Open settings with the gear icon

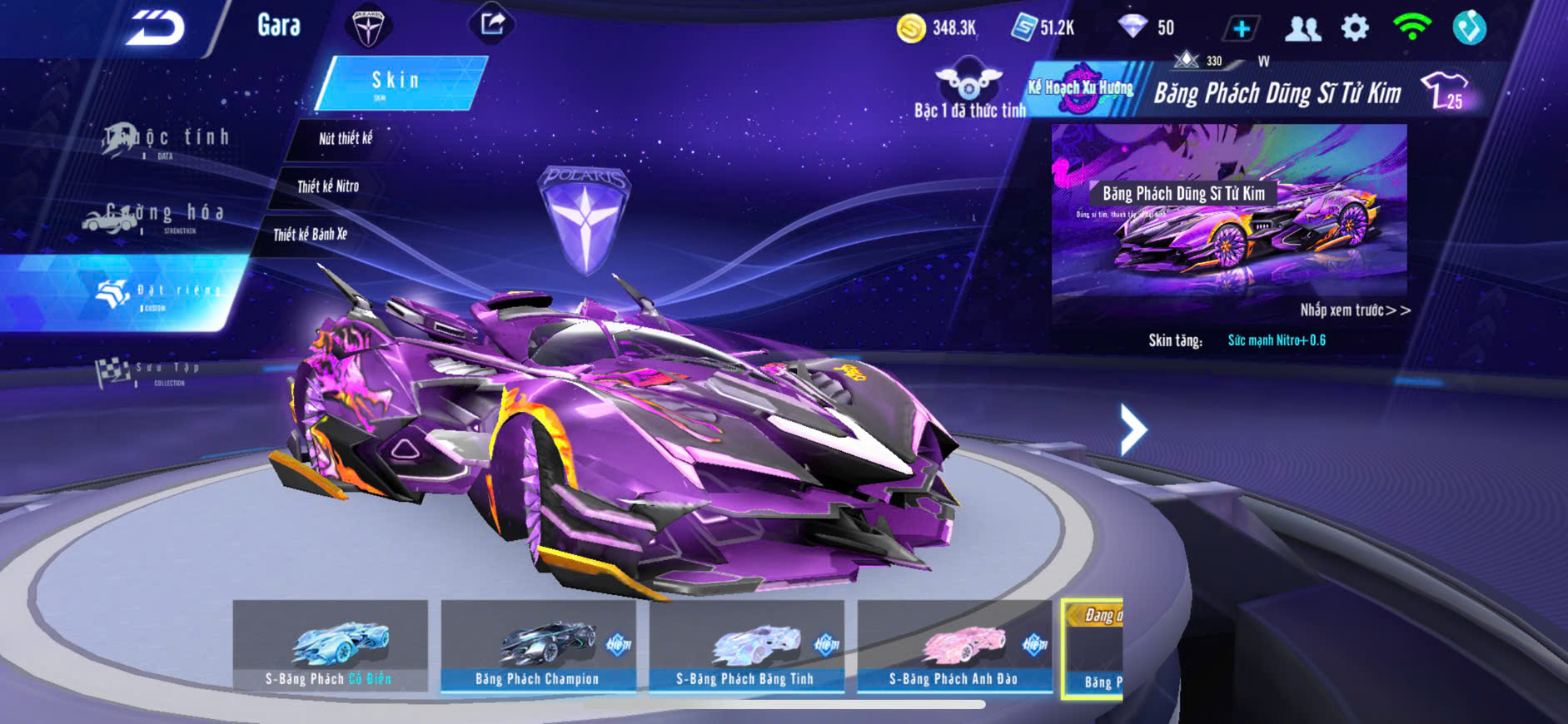(1355, 28)
